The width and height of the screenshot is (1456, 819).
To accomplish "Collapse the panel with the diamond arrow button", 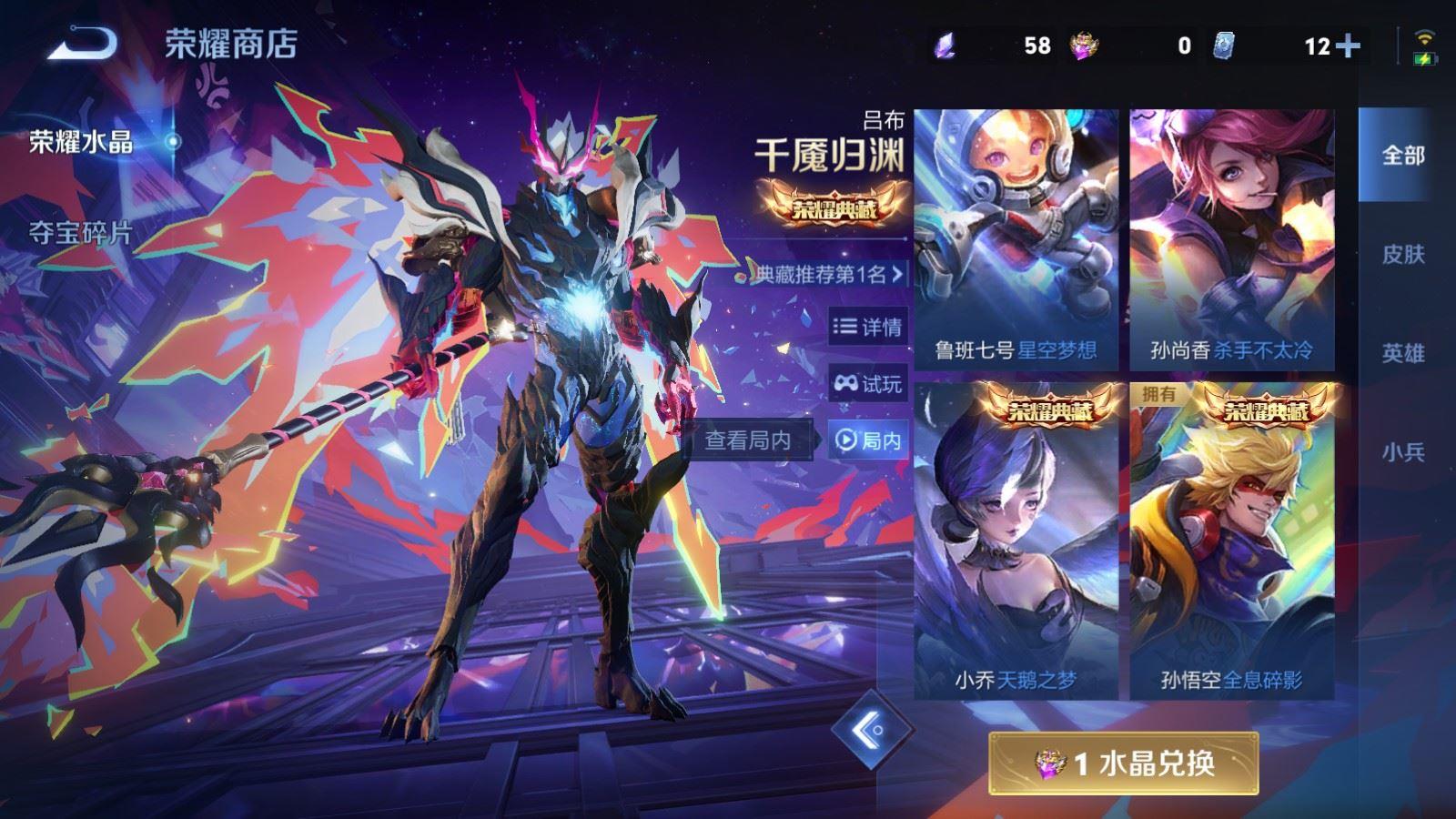I will pyautogui.click(x=870, y=729).
